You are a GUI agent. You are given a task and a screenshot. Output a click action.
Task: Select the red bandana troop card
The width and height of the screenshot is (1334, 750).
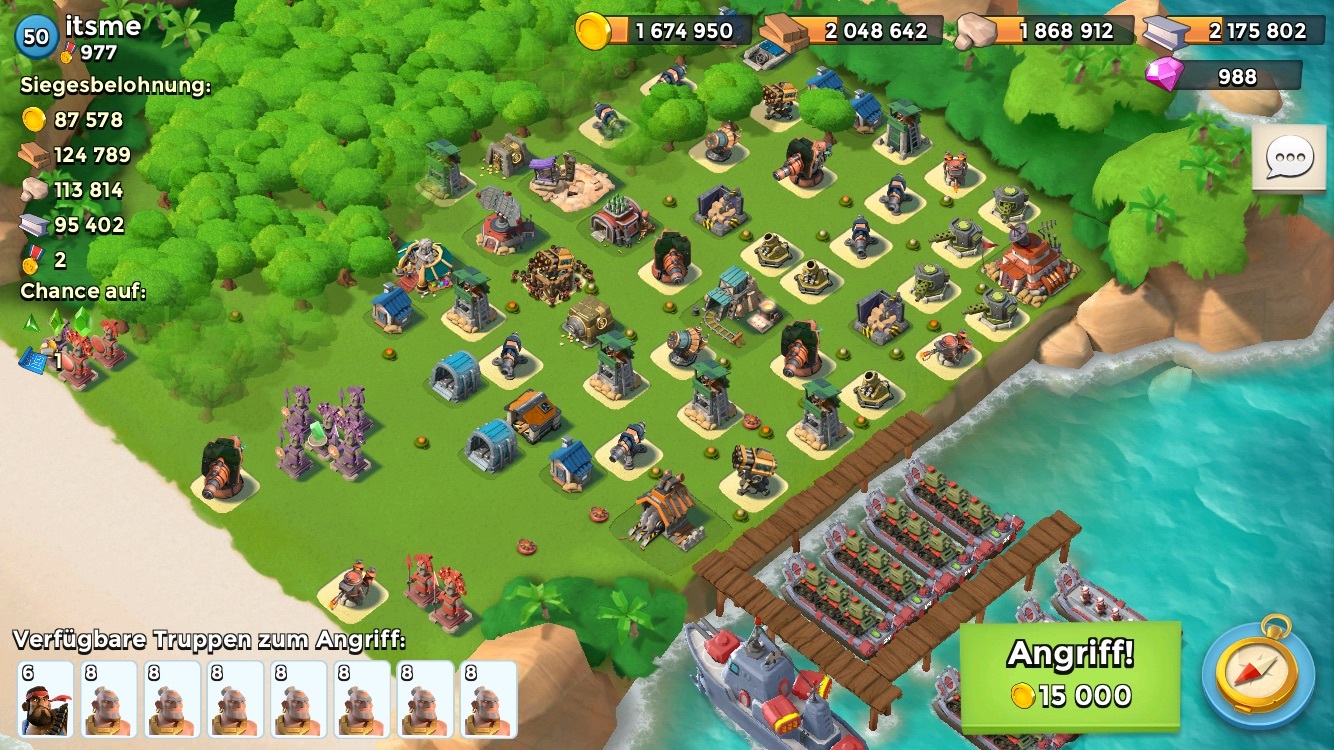(x=46, y=699)
